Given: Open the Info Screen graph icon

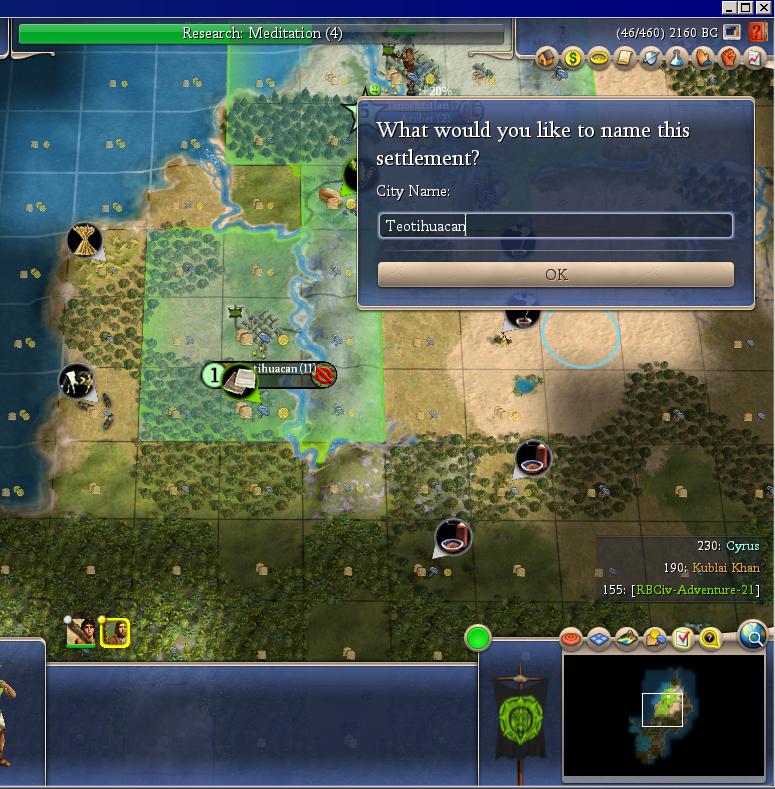Looking at the screenshot, I should 755,58.
